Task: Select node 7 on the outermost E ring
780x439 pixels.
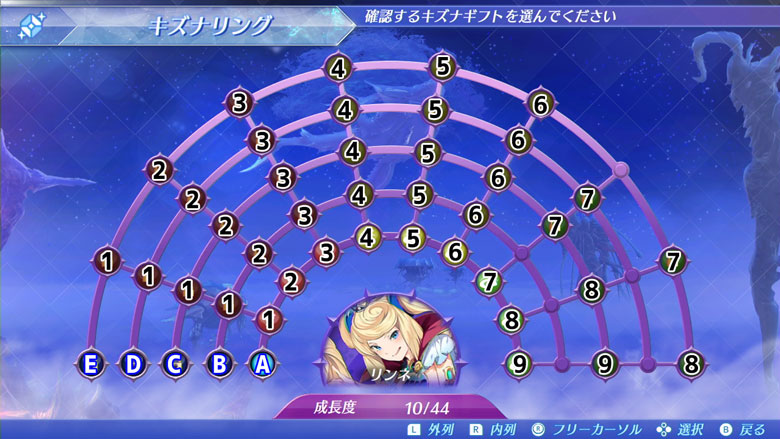Action: 673,261
